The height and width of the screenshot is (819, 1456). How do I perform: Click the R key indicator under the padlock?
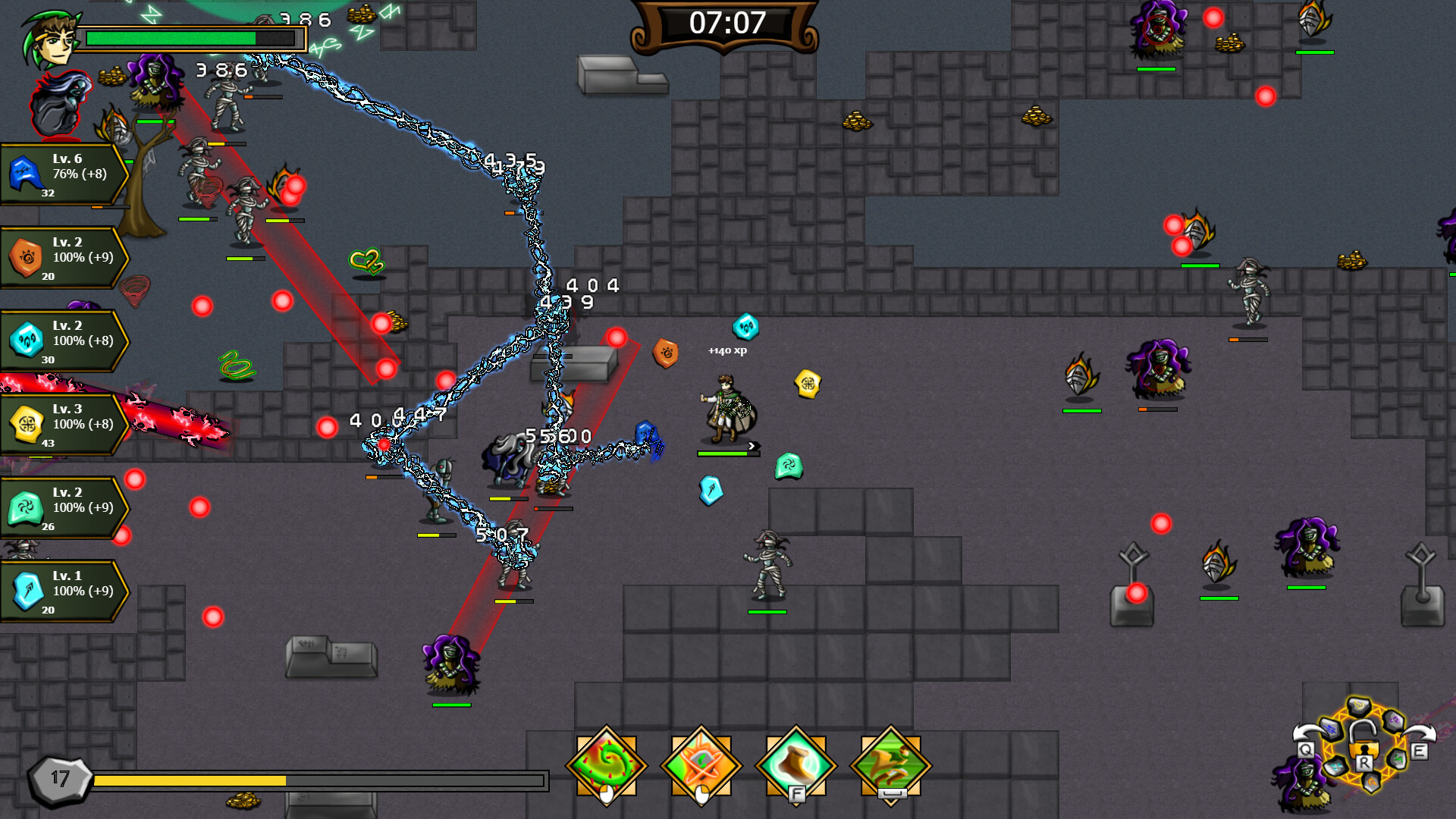click(x=1364, y=763)
